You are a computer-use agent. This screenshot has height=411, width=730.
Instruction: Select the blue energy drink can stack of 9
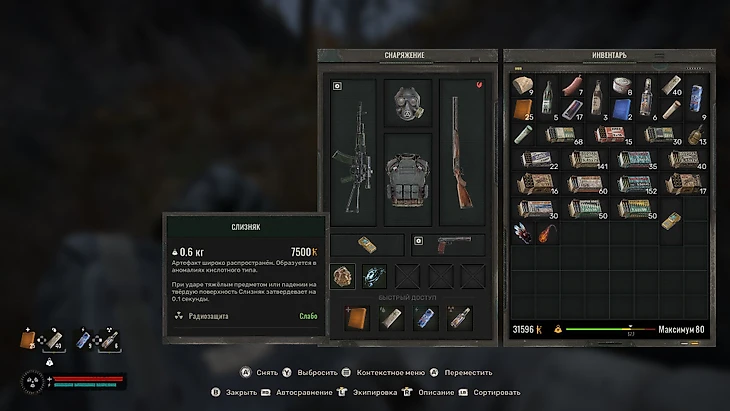click(696, 109)
